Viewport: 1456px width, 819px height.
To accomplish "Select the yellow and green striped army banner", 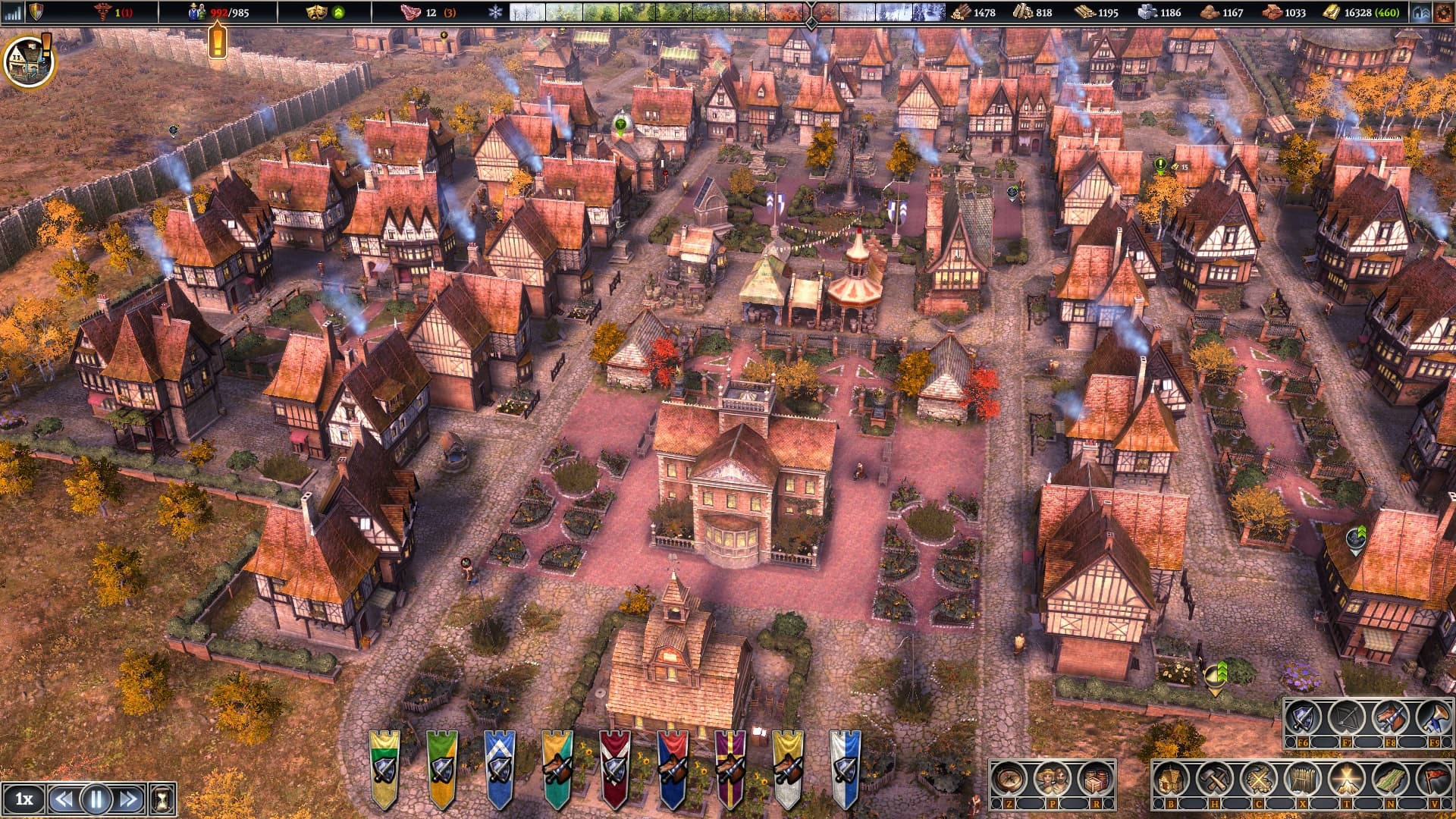I will coord(384,767).
